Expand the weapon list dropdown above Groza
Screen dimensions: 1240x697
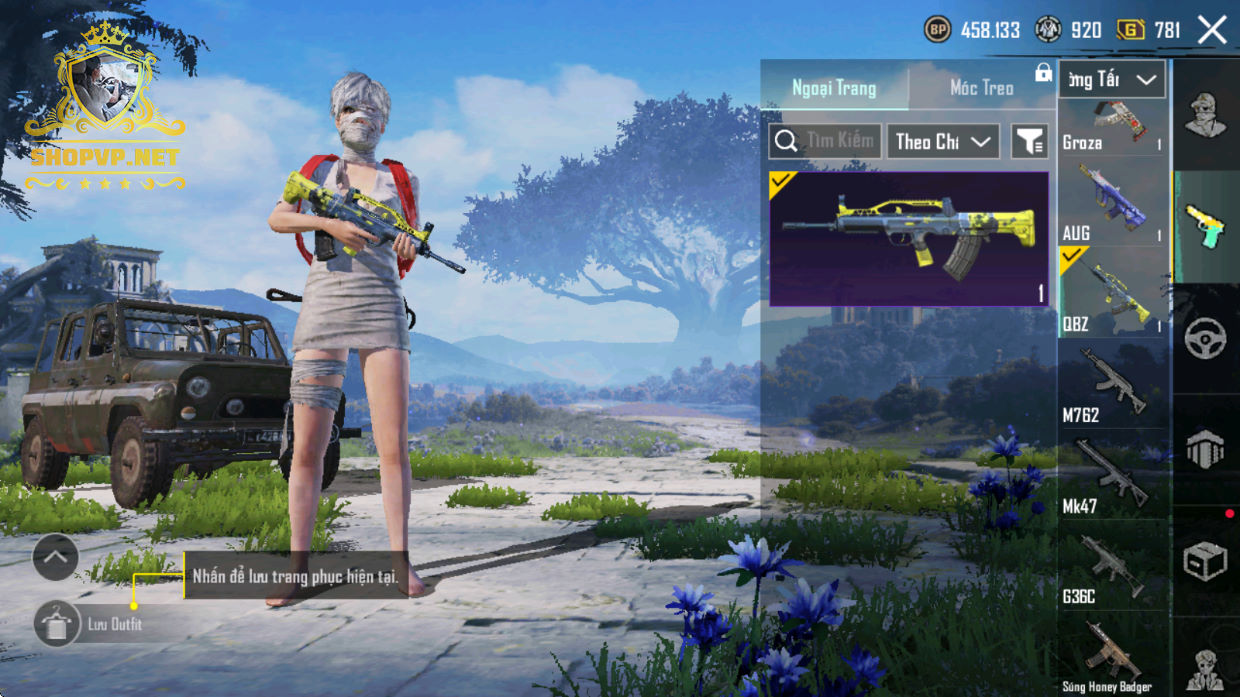(x=1112, y=79)
